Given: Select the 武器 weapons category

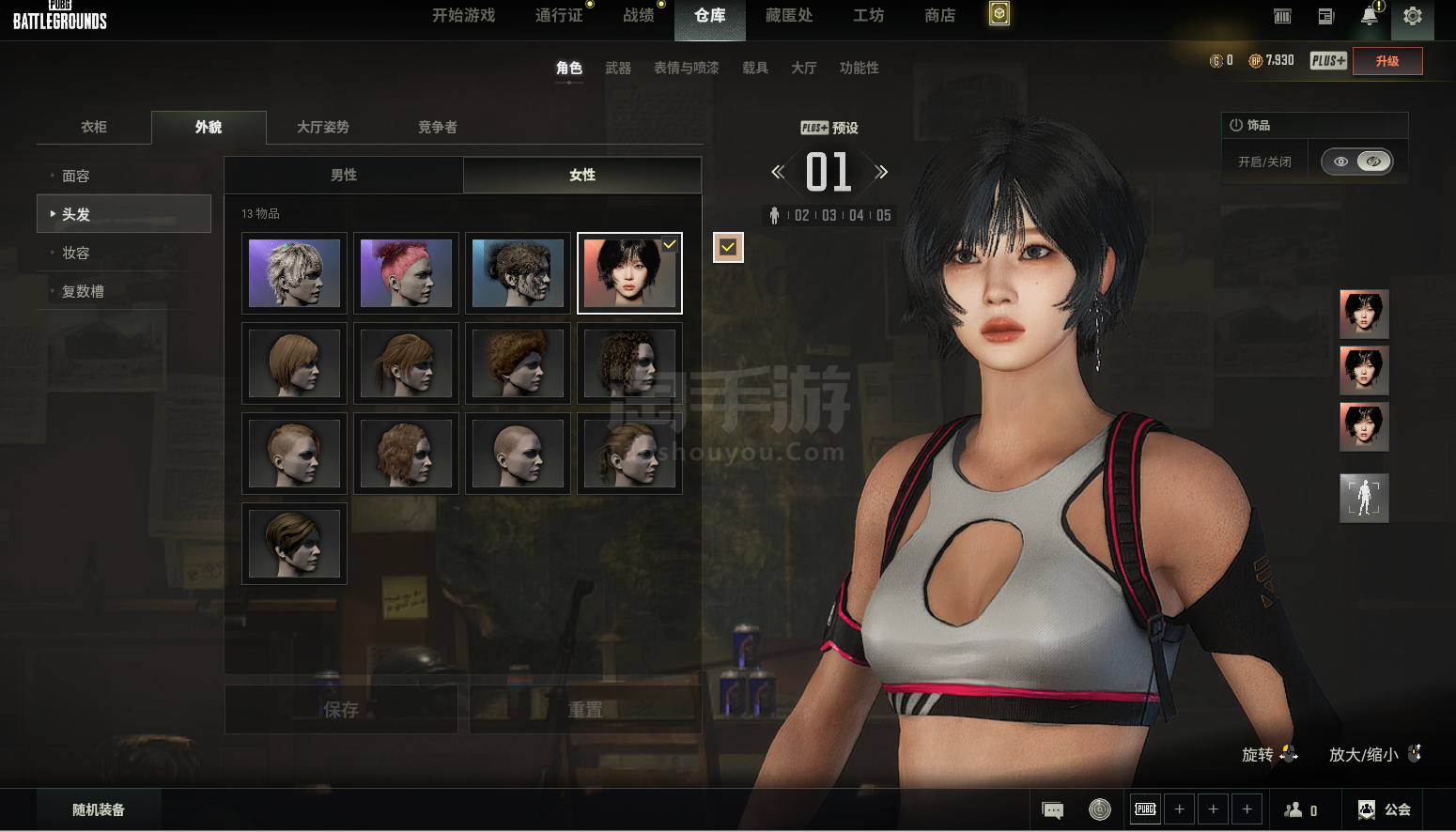Looking at the screenshot, I should tap(618, 69).
